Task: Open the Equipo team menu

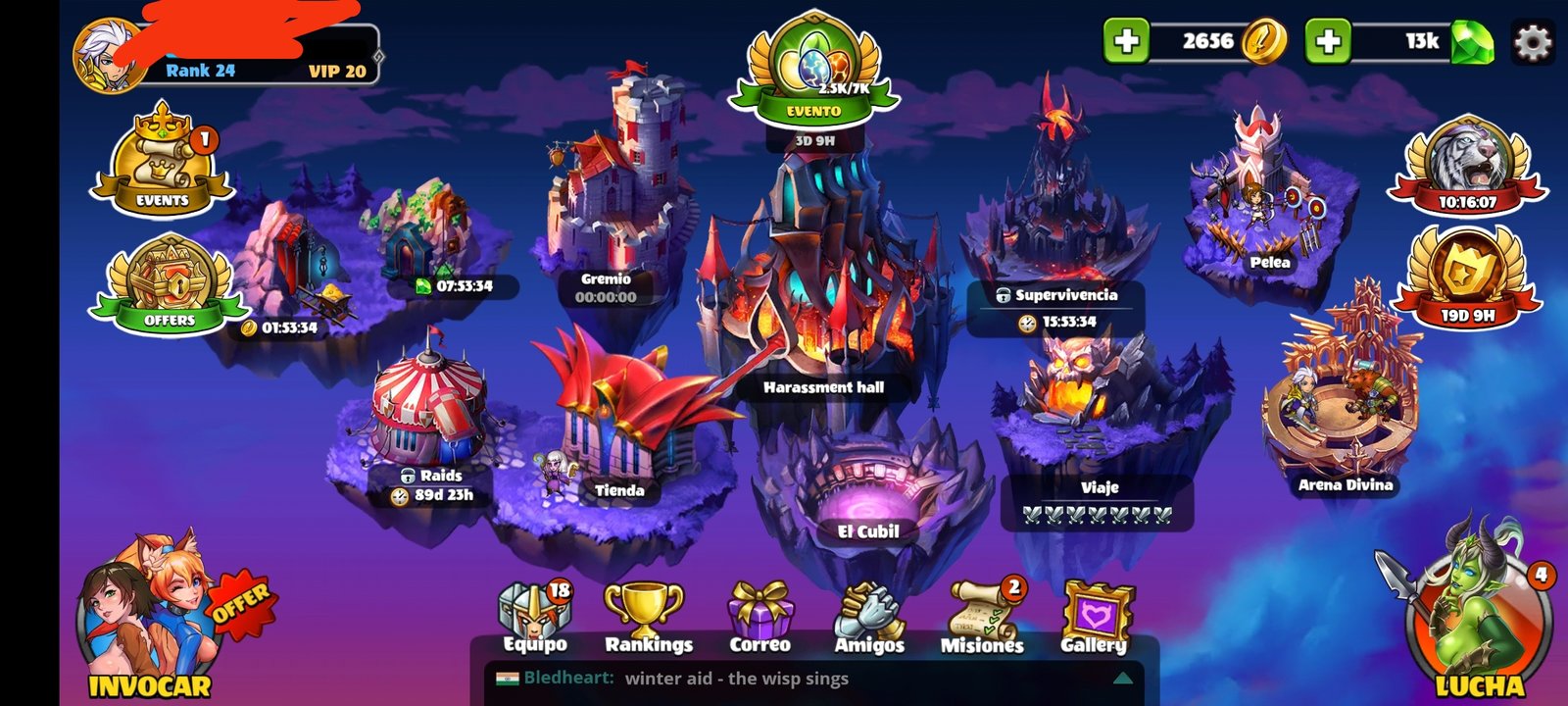Action: [535, 618]
